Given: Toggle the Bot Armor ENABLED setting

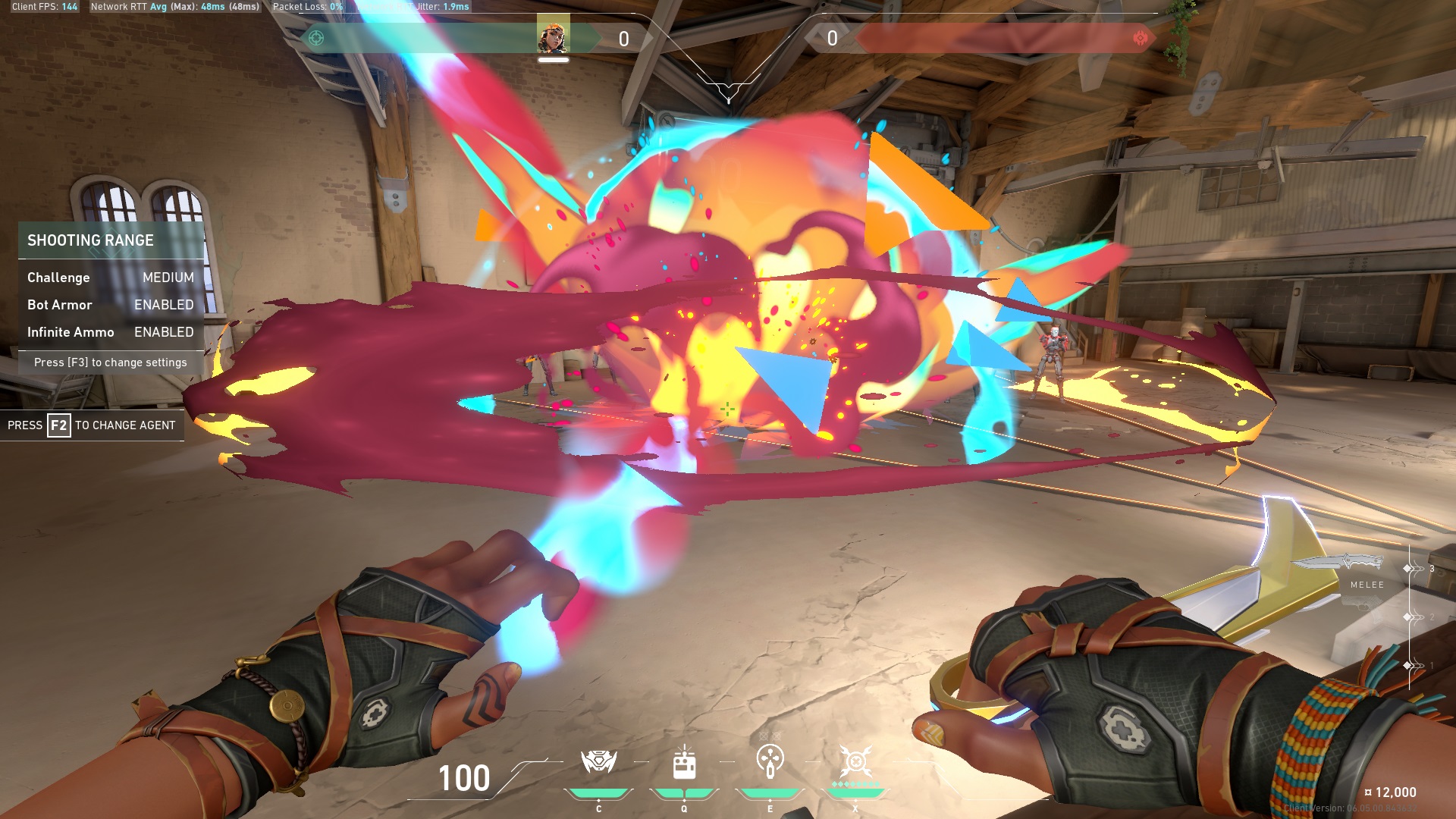Looking at the screenshot, I should (x=110, y=305).
